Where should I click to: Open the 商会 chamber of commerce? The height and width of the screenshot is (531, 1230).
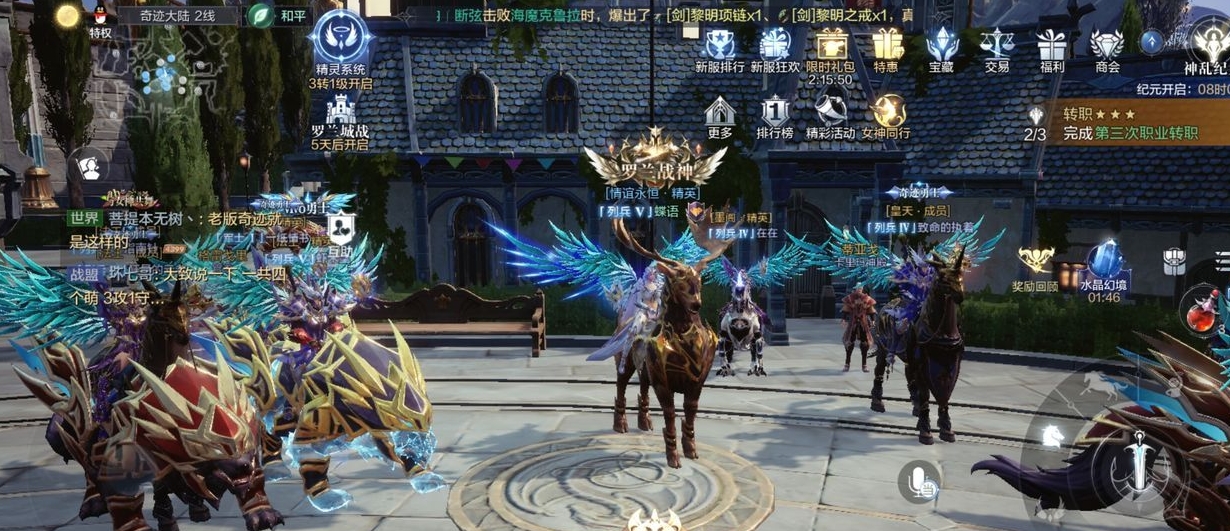tap(1106, 45)
